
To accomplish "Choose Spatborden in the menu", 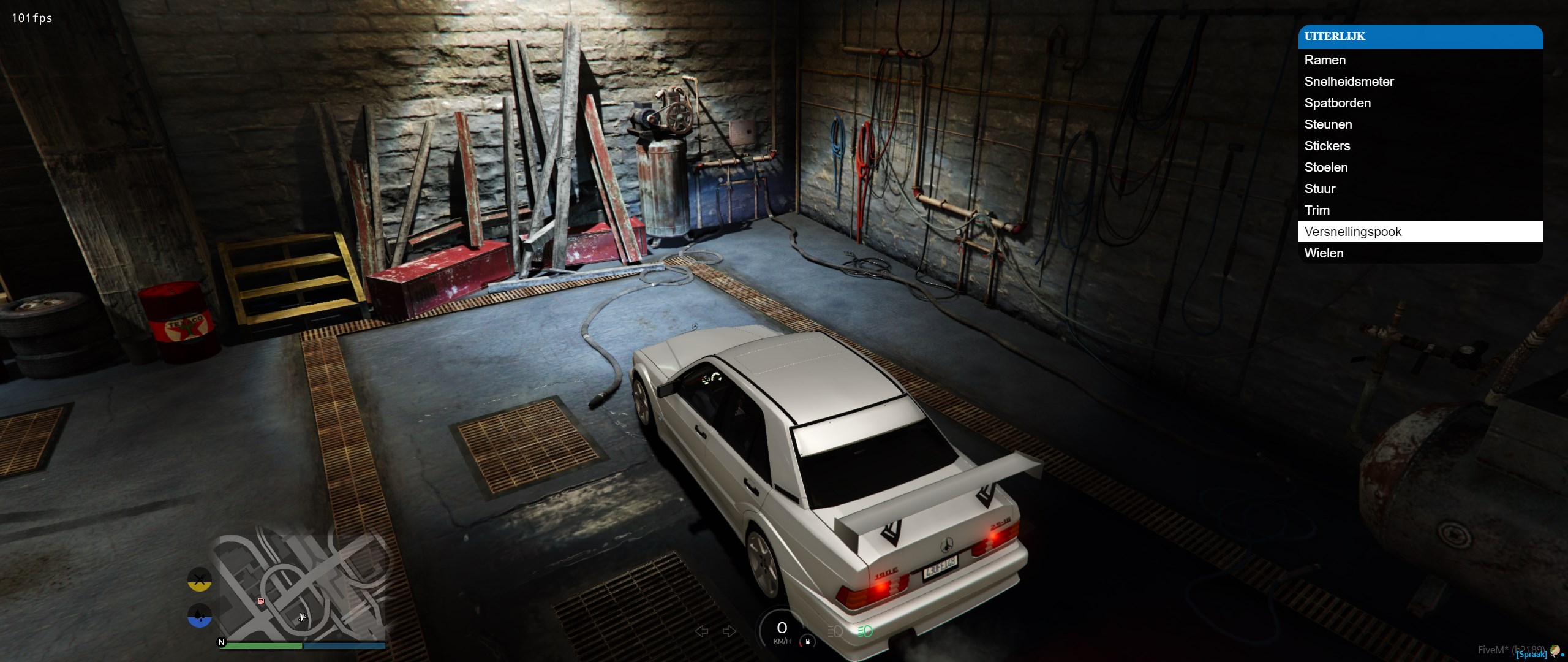I will coord(1337,103).
